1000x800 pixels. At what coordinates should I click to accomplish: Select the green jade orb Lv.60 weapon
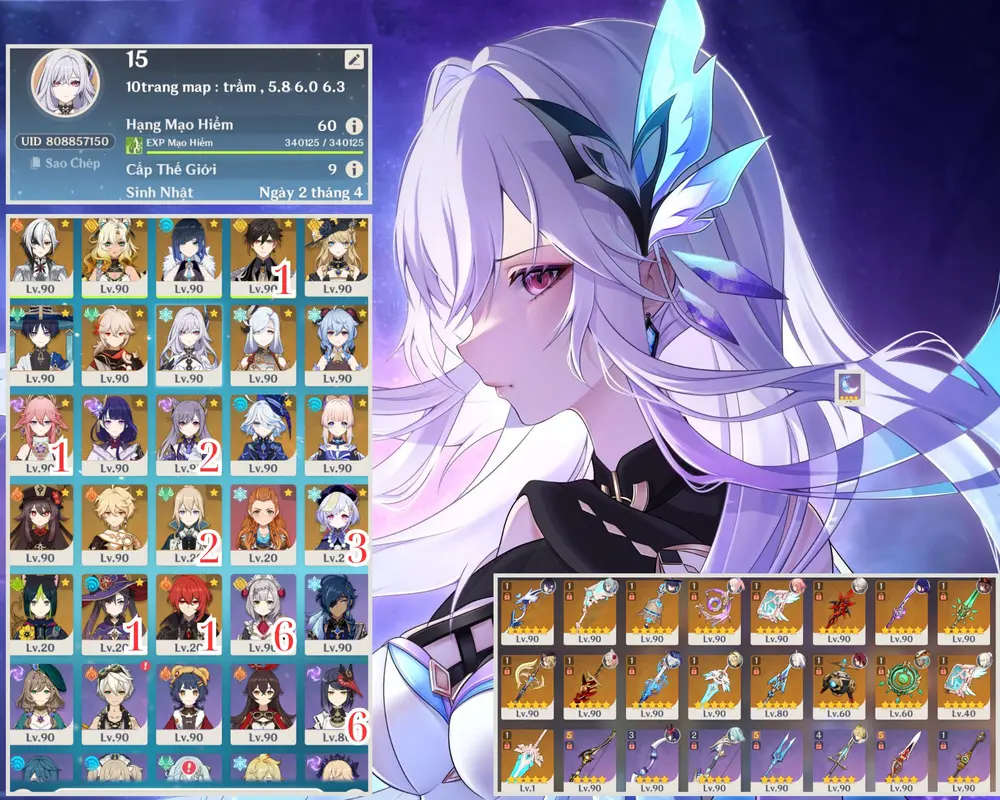pos(900,688)
